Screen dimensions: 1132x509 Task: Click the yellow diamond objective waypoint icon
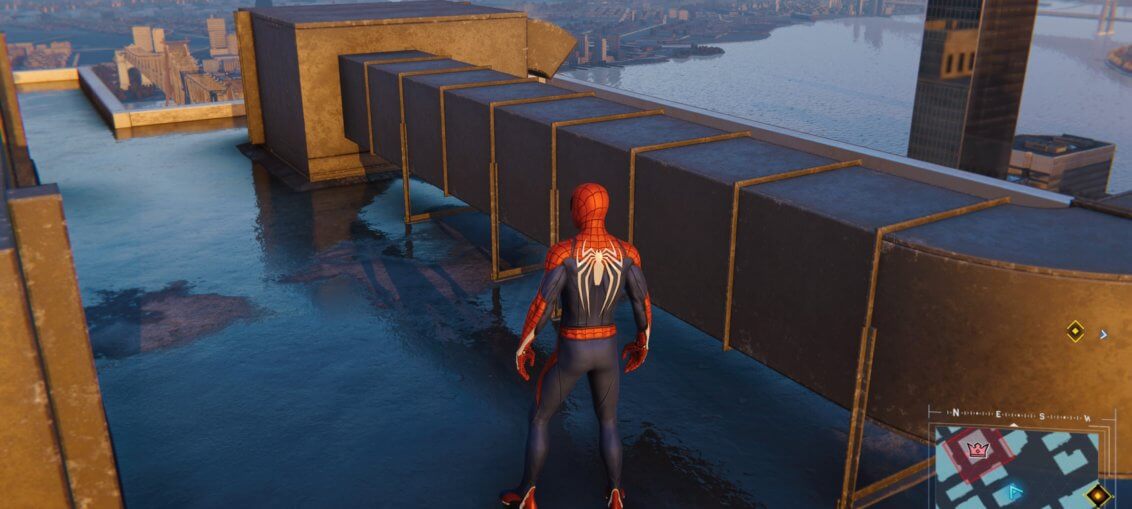pos(1075,331)
